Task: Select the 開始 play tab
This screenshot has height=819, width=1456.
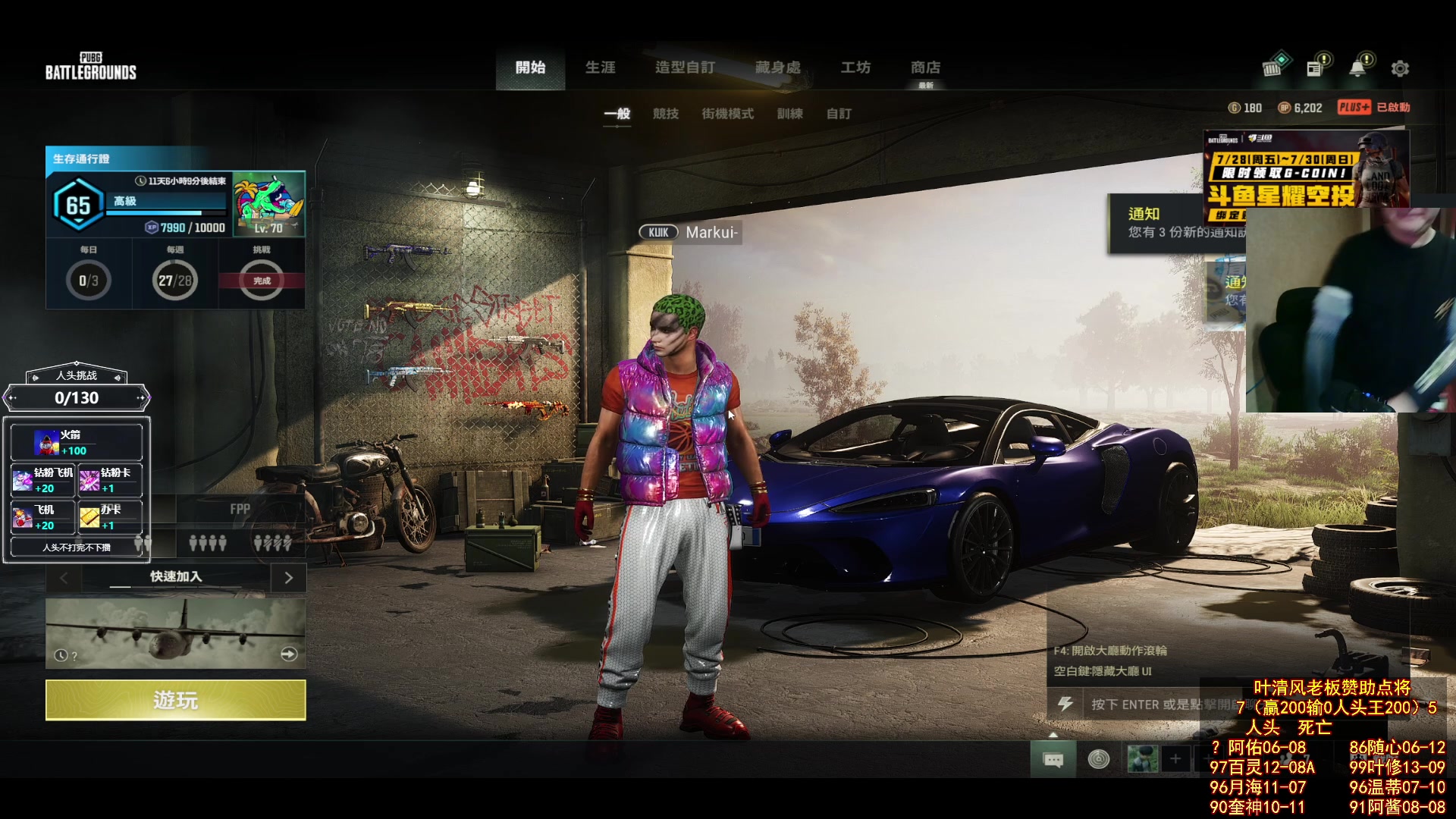Action: pyautogui.click(x=530, y=67)
